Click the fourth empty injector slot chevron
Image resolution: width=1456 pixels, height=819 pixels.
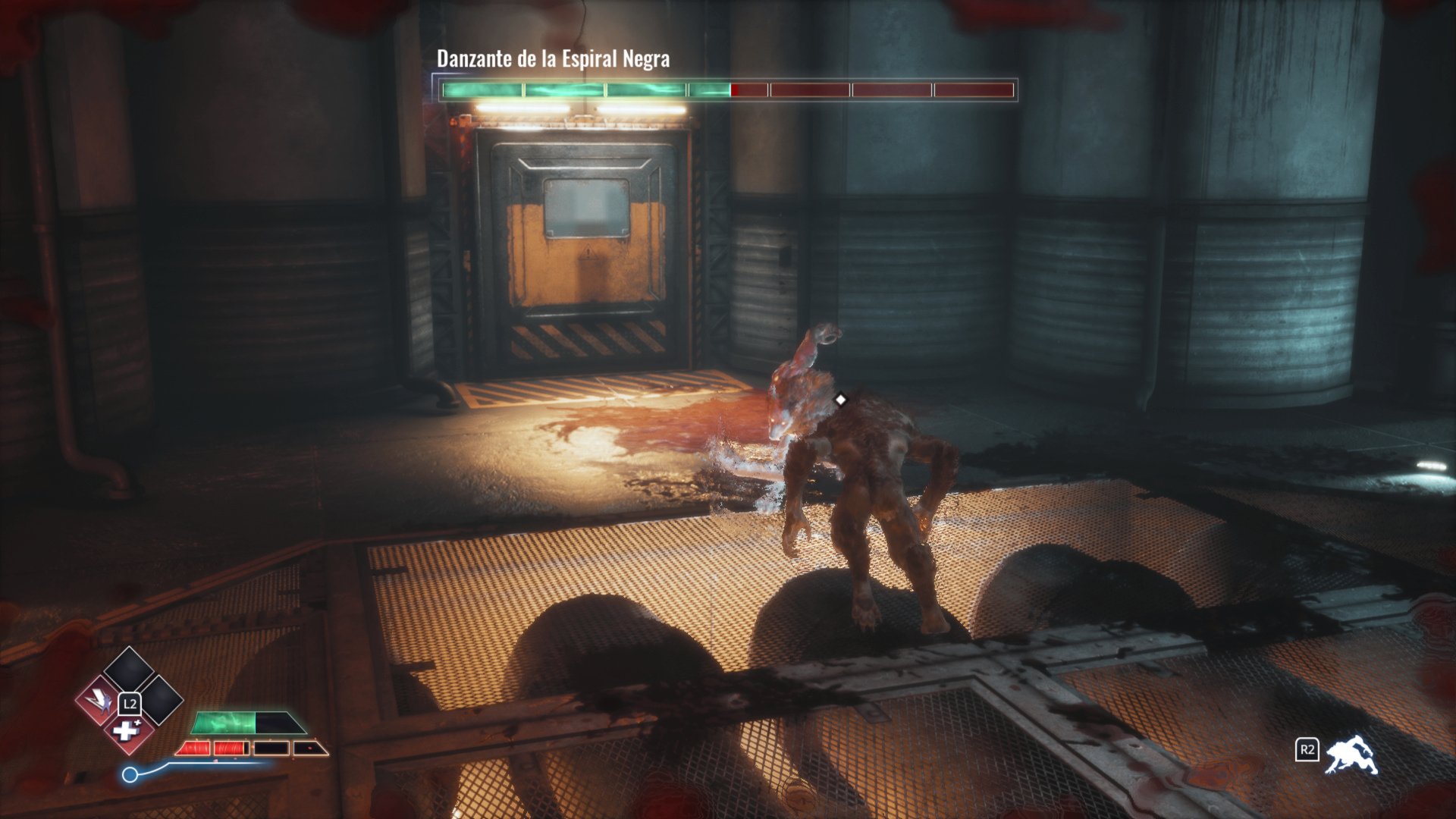point(312,749)
